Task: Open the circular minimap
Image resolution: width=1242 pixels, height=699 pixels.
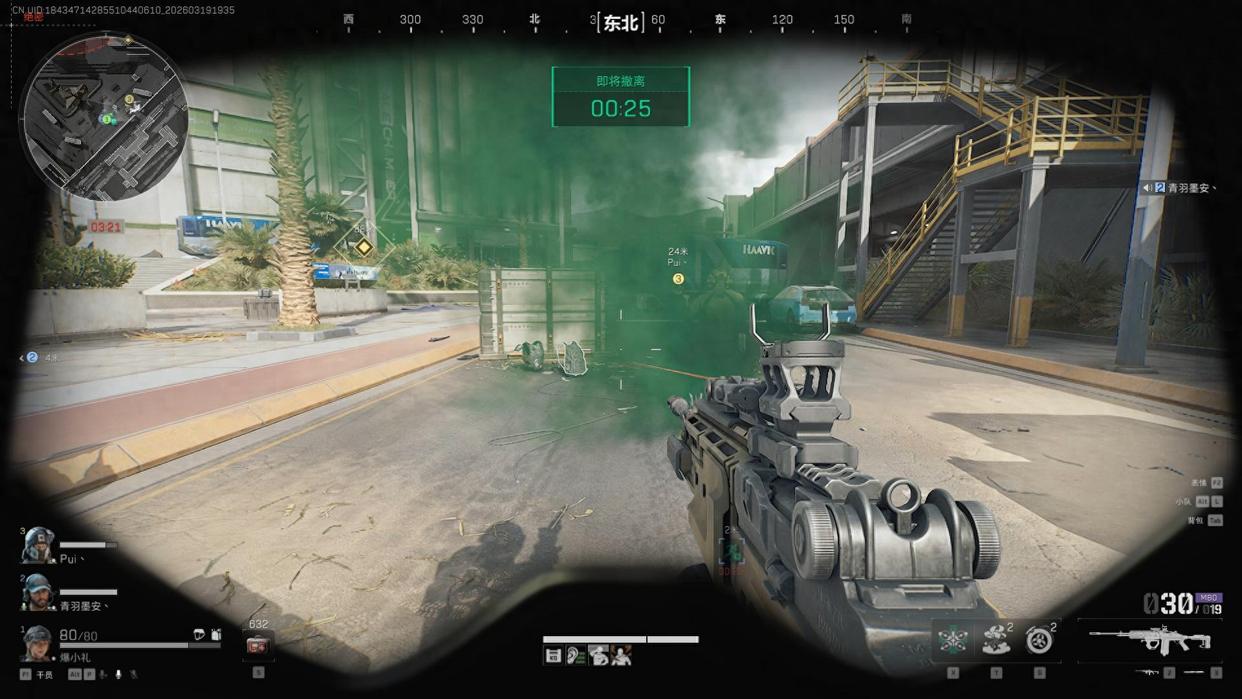Action: tap(104, 117)
